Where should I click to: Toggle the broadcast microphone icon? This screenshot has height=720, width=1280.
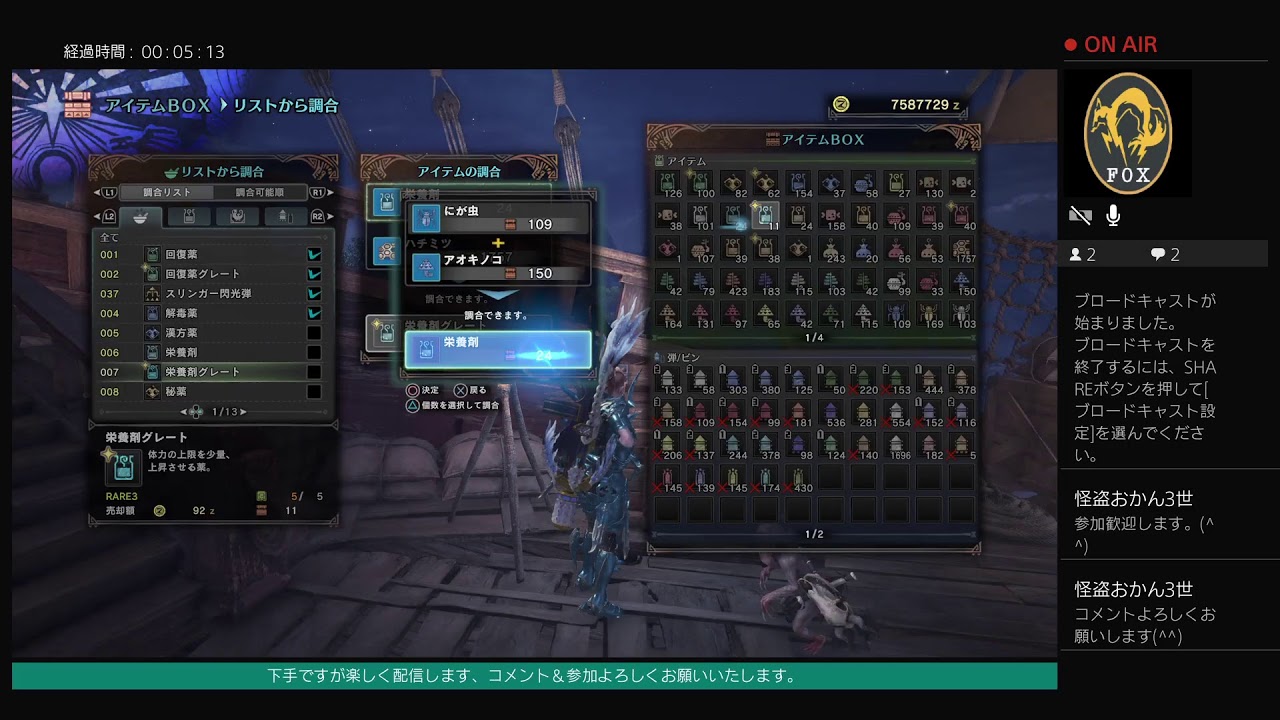[1113, 215]
